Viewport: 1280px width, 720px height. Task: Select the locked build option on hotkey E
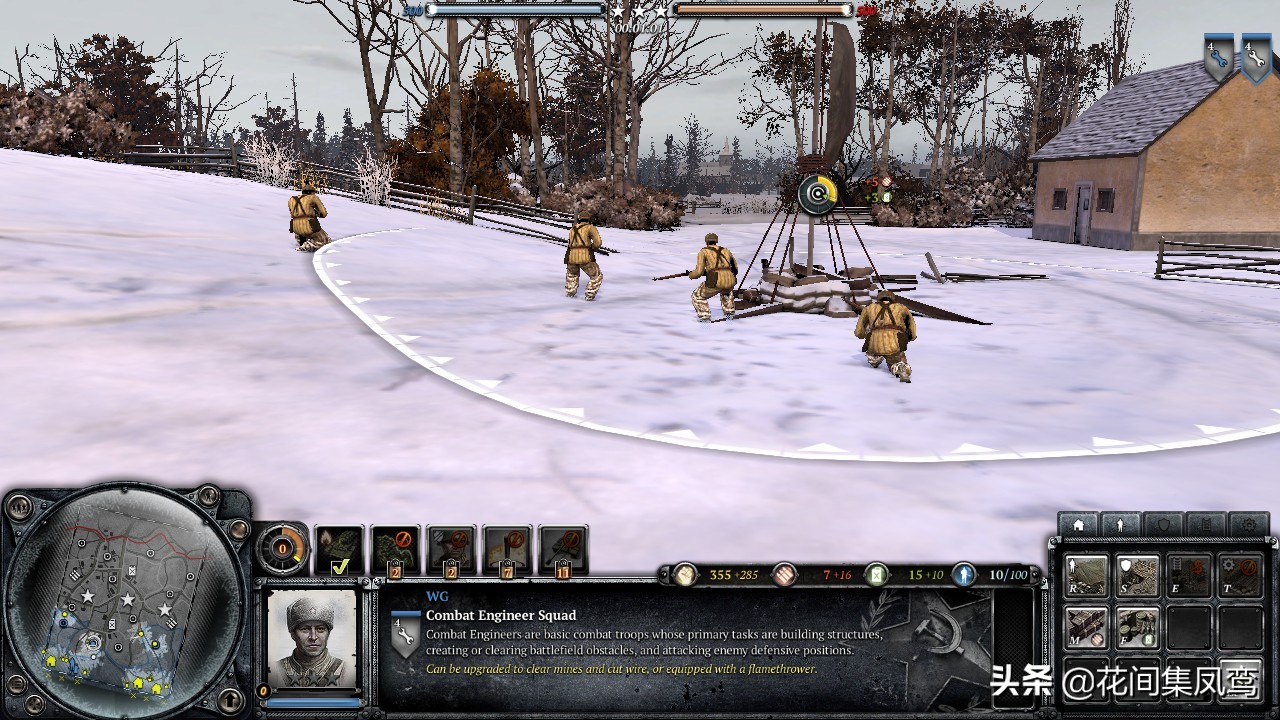click(x=1189, y=576)
